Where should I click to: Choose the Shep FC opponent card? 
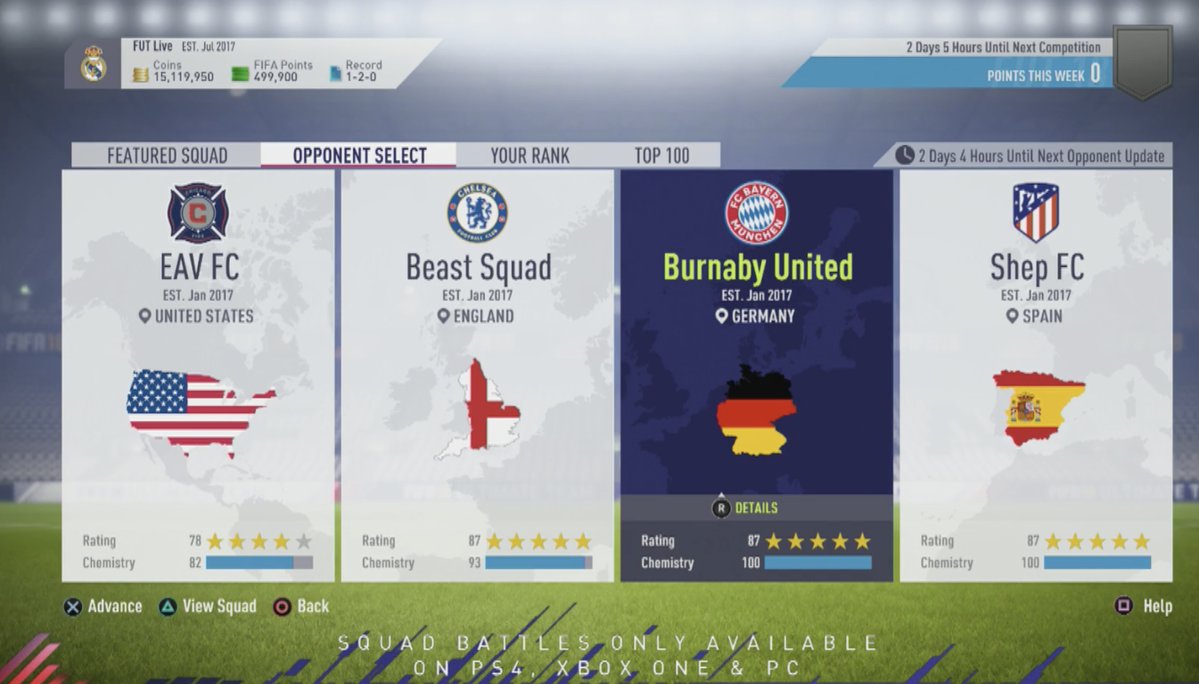[x=1035, y=375]
